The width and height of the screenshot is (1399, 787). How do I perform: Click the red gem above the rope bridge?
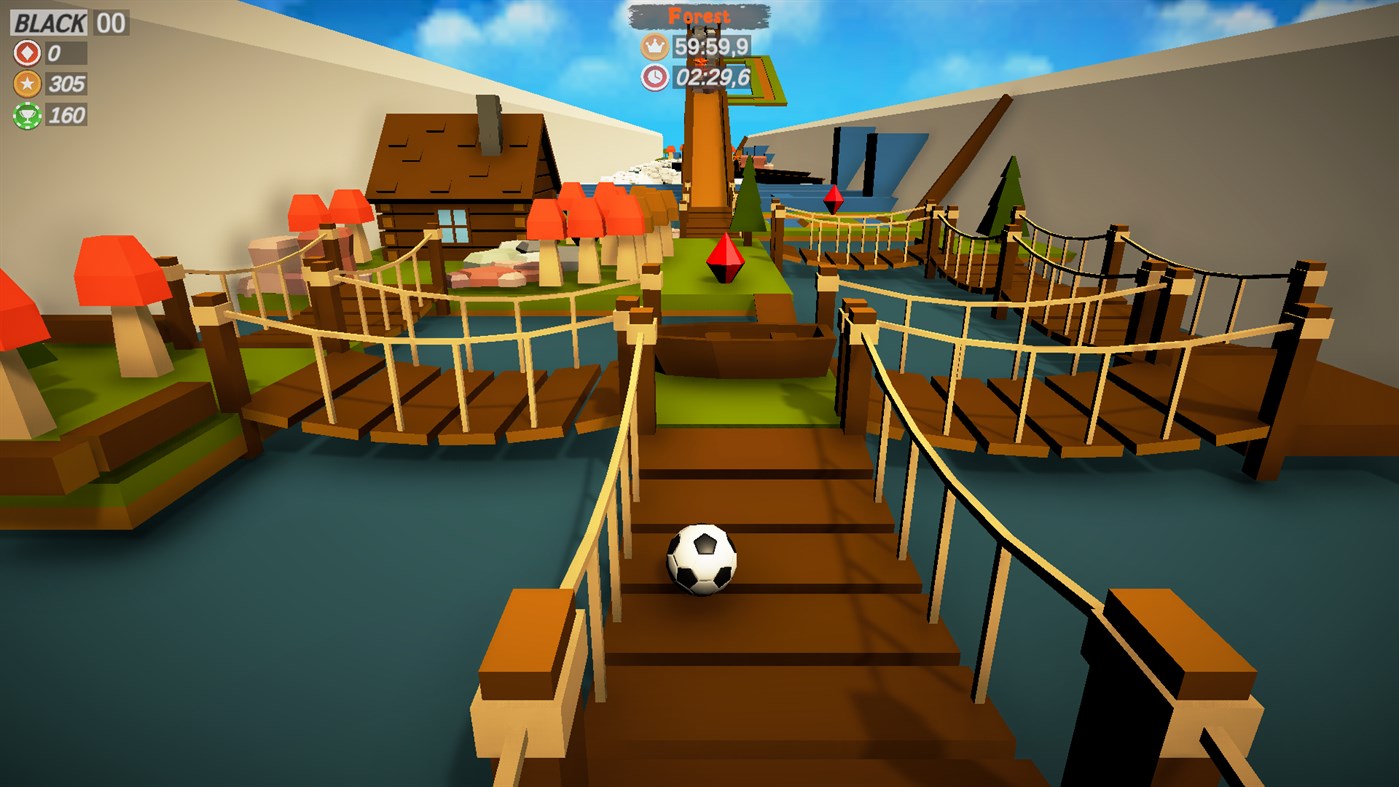coord(833,200)
